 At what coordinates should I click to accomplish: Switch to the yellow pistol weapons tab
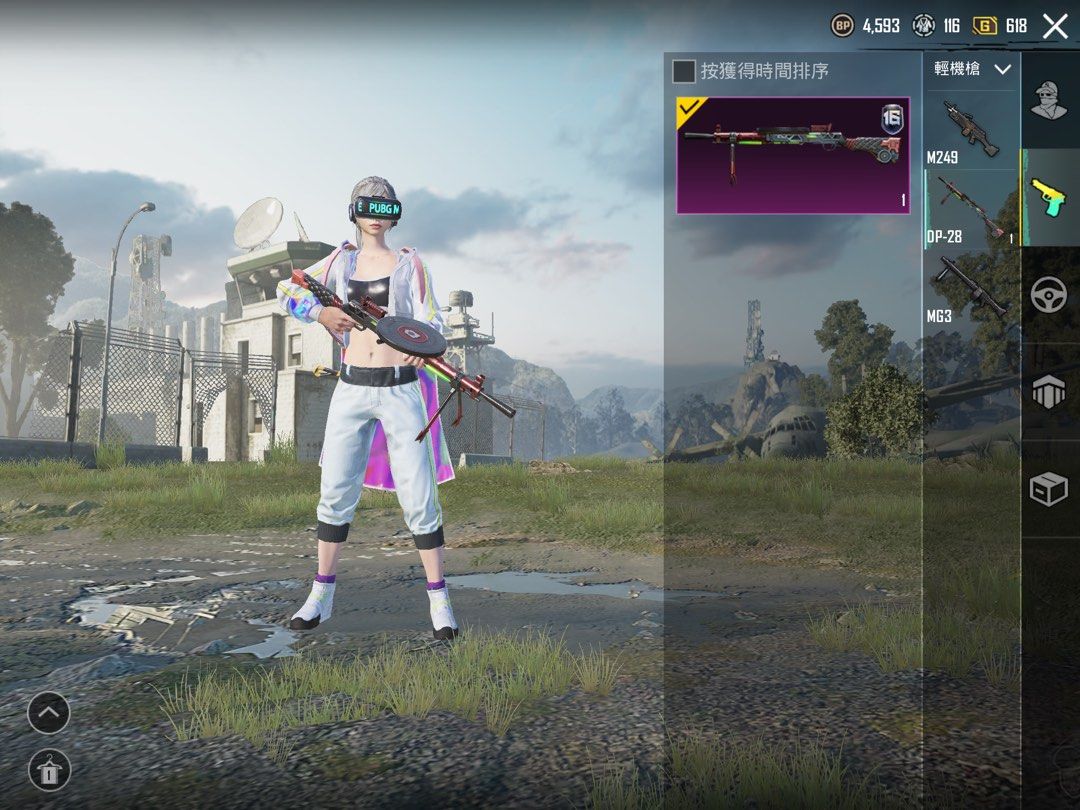tap(1049, 196)
